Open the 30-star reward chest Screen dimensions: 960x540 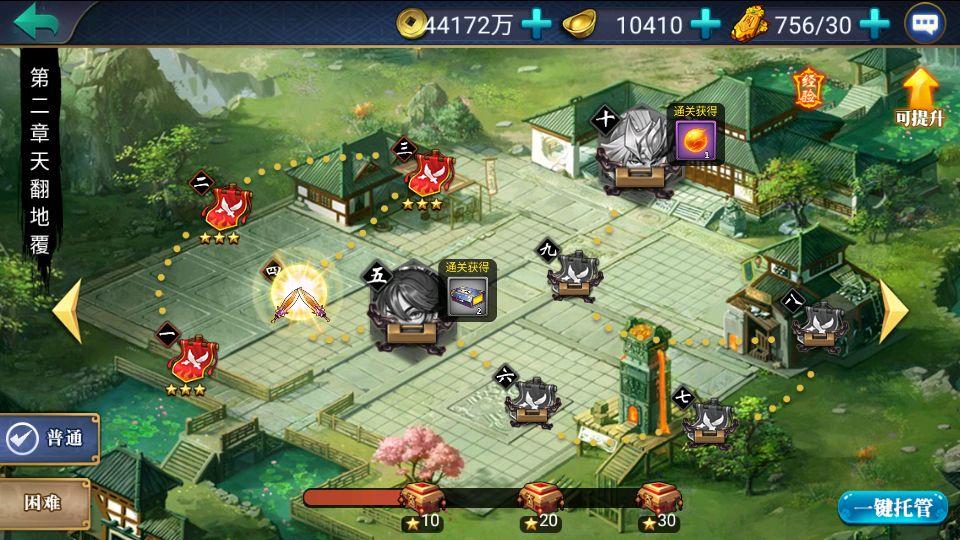point(658,499)
